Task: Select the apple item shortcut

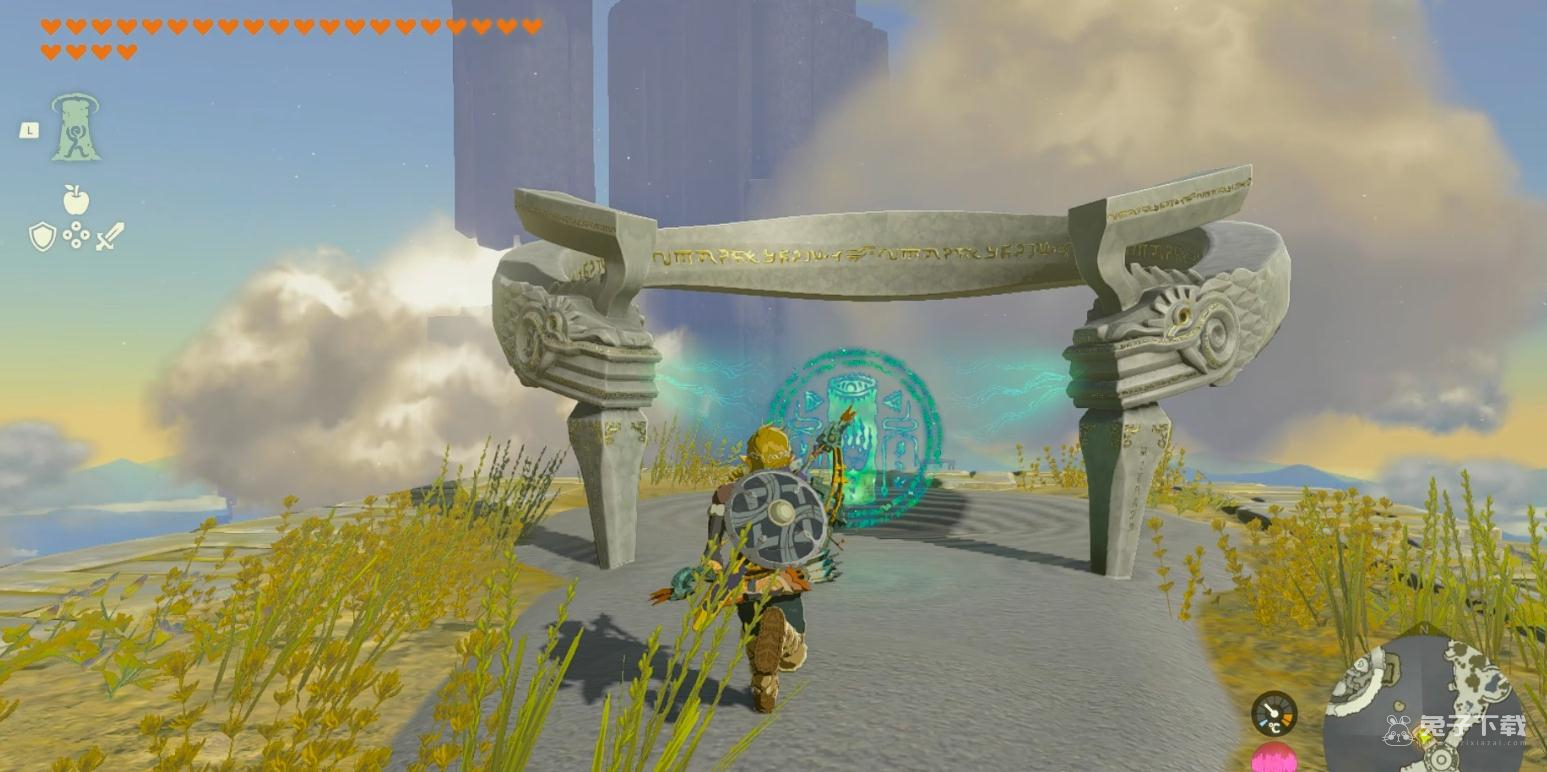Action: [x=76, y=200]
